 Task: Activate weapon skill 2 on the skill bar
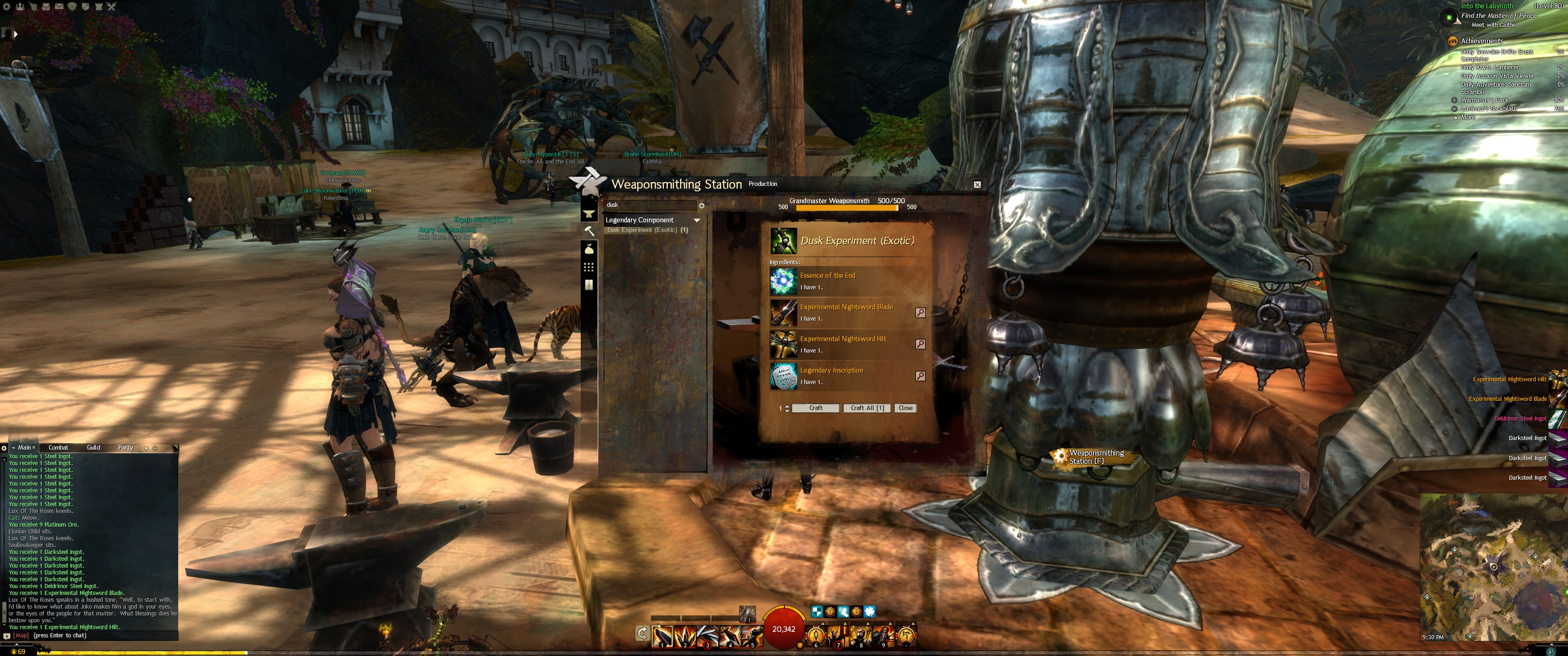(x=685, y=635)
